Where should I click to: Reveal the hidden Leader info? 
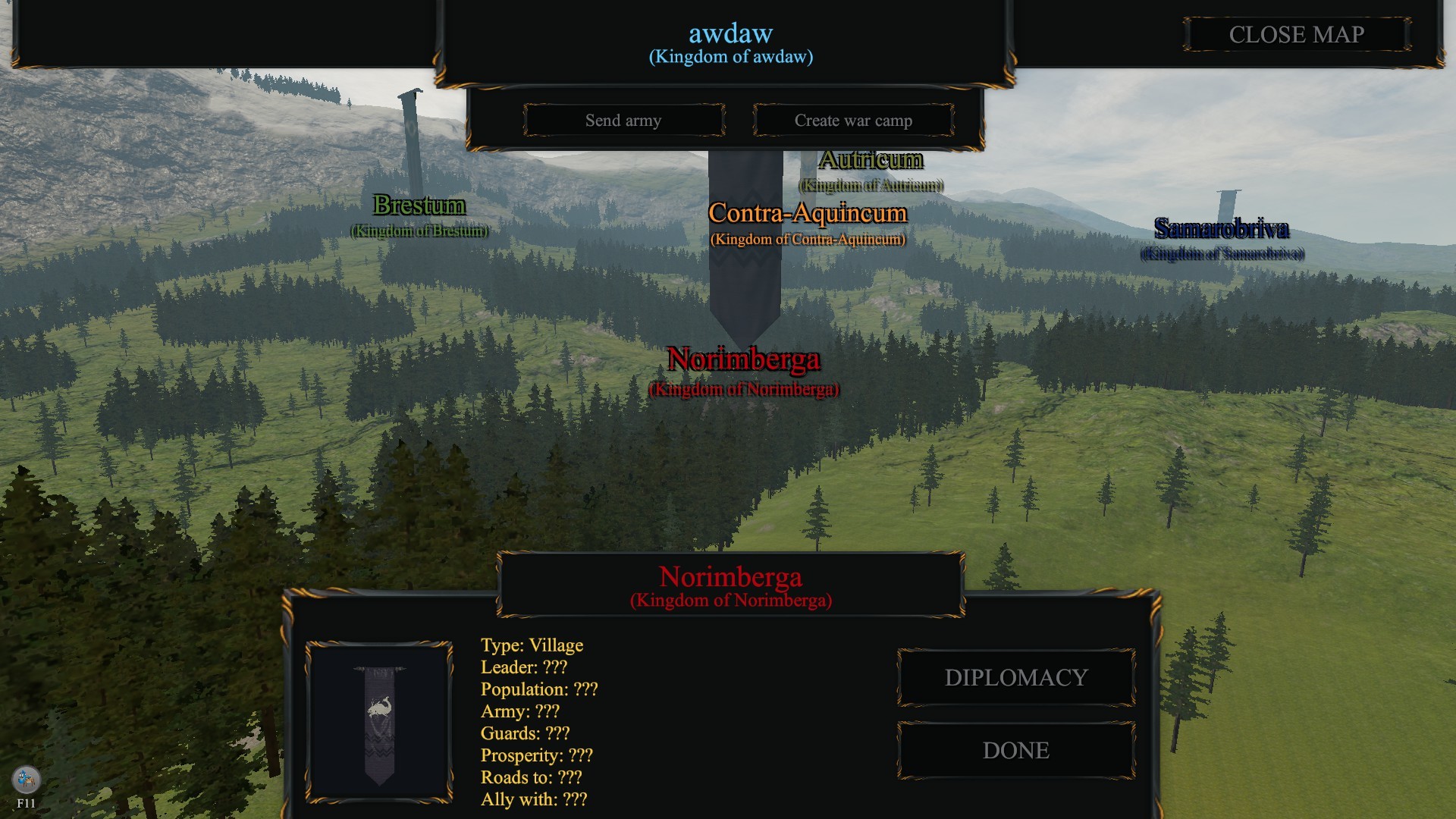(524, 667)
